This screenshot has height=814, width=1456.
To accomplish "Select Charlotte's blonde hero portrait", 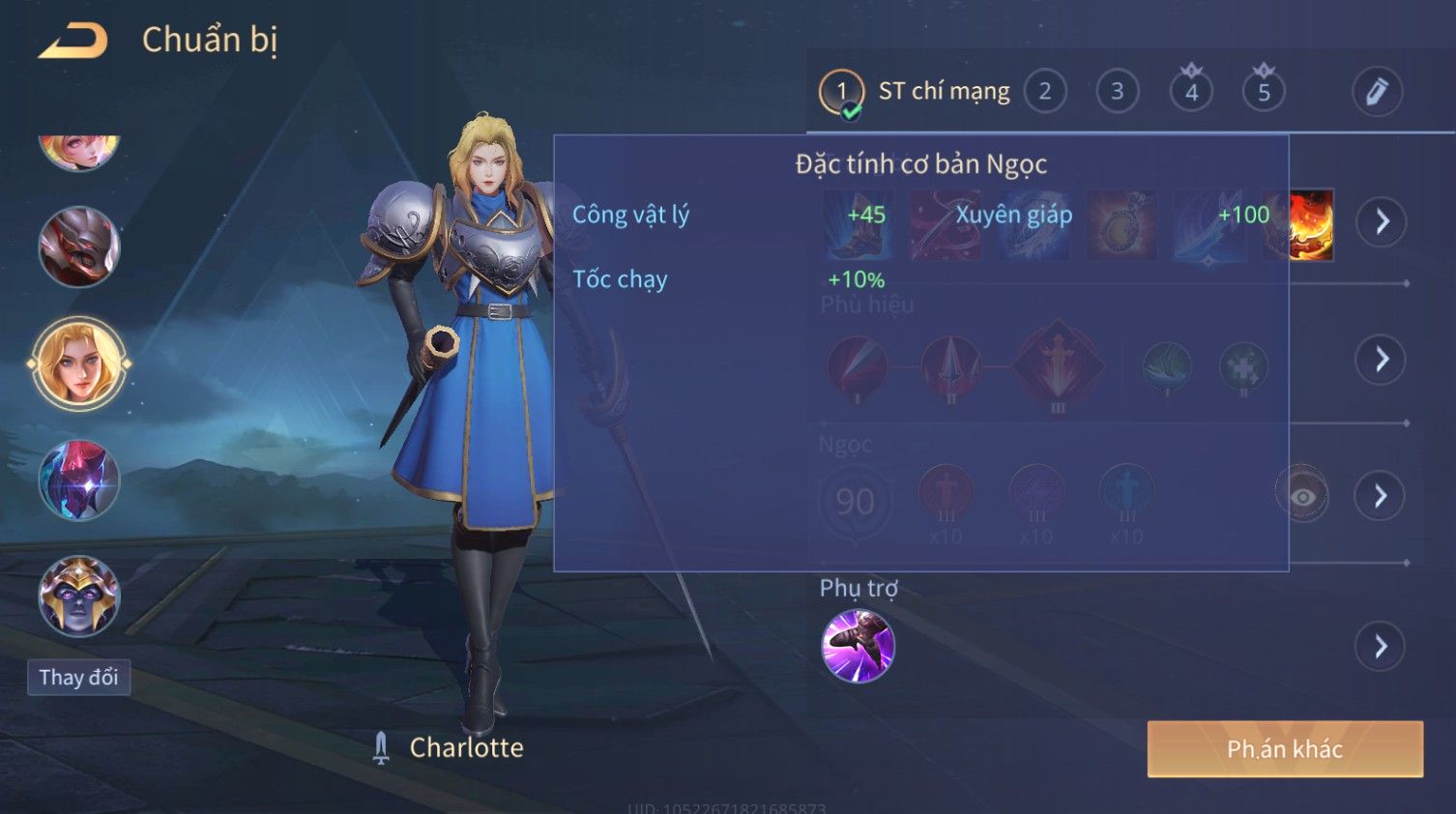I will point(79,363).
